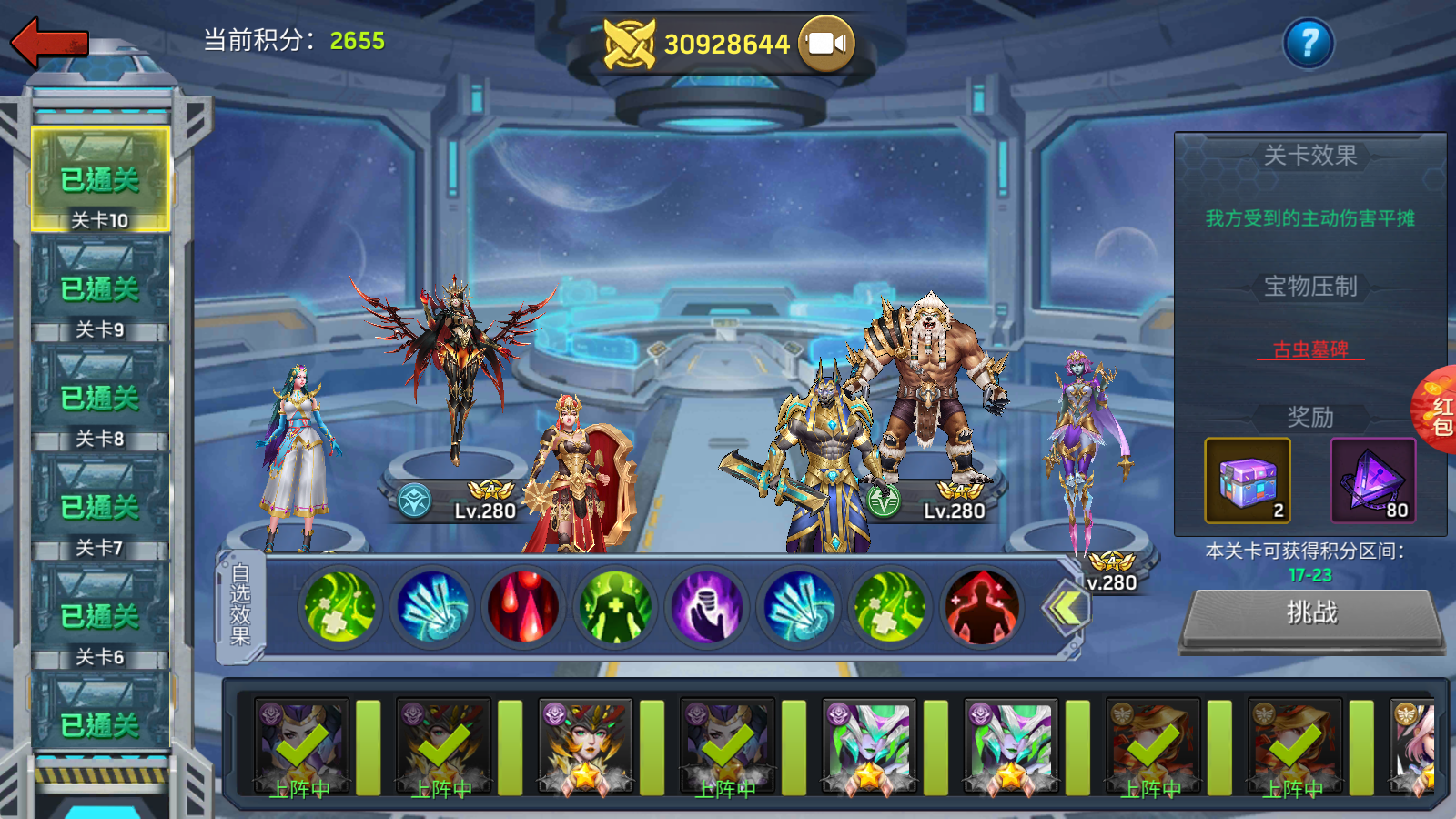Choose the green figure healing effect
Image resolution: width=1456 pixels, height=819 pixels.
(x=615, y=607)
